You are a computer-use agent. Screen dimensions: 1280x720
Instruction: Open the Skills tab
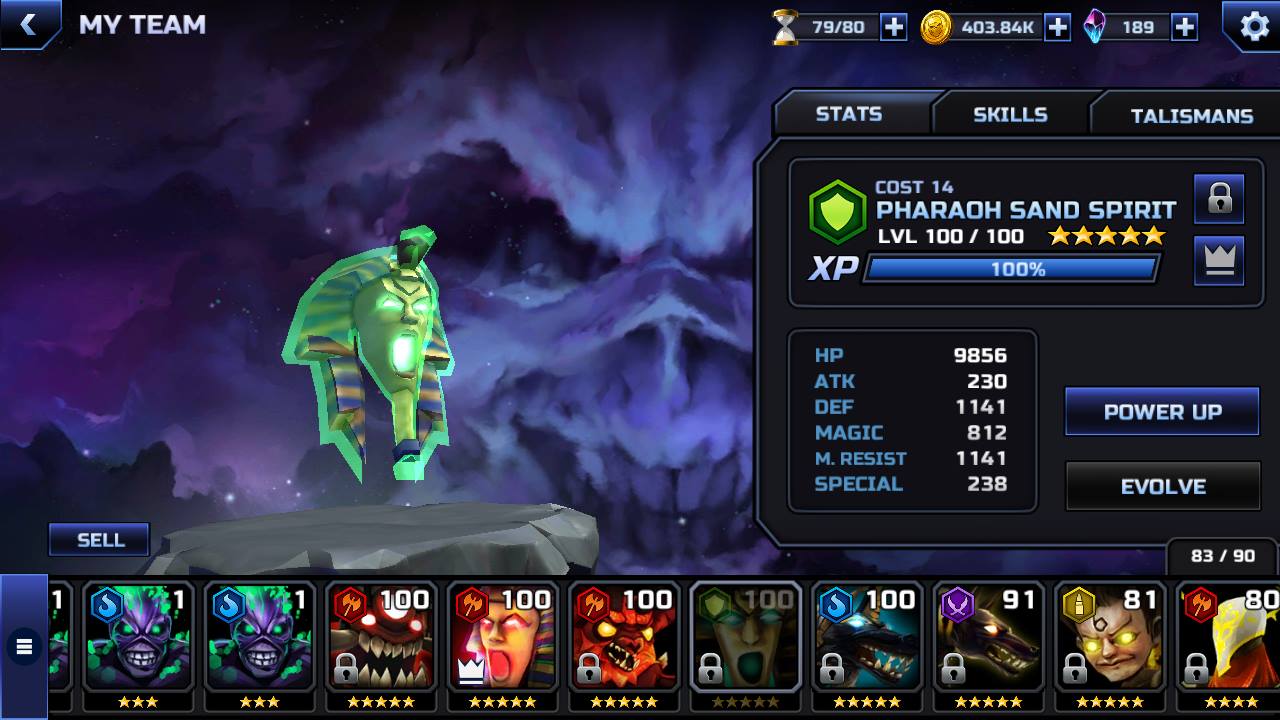click(x=1010, y=115)
